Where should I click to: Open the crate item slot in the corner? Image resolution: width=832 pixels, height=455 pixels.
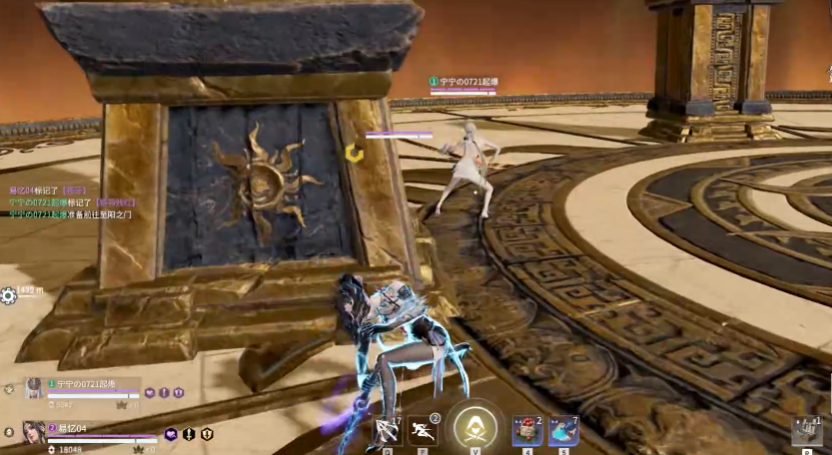[x=806, y=431]
